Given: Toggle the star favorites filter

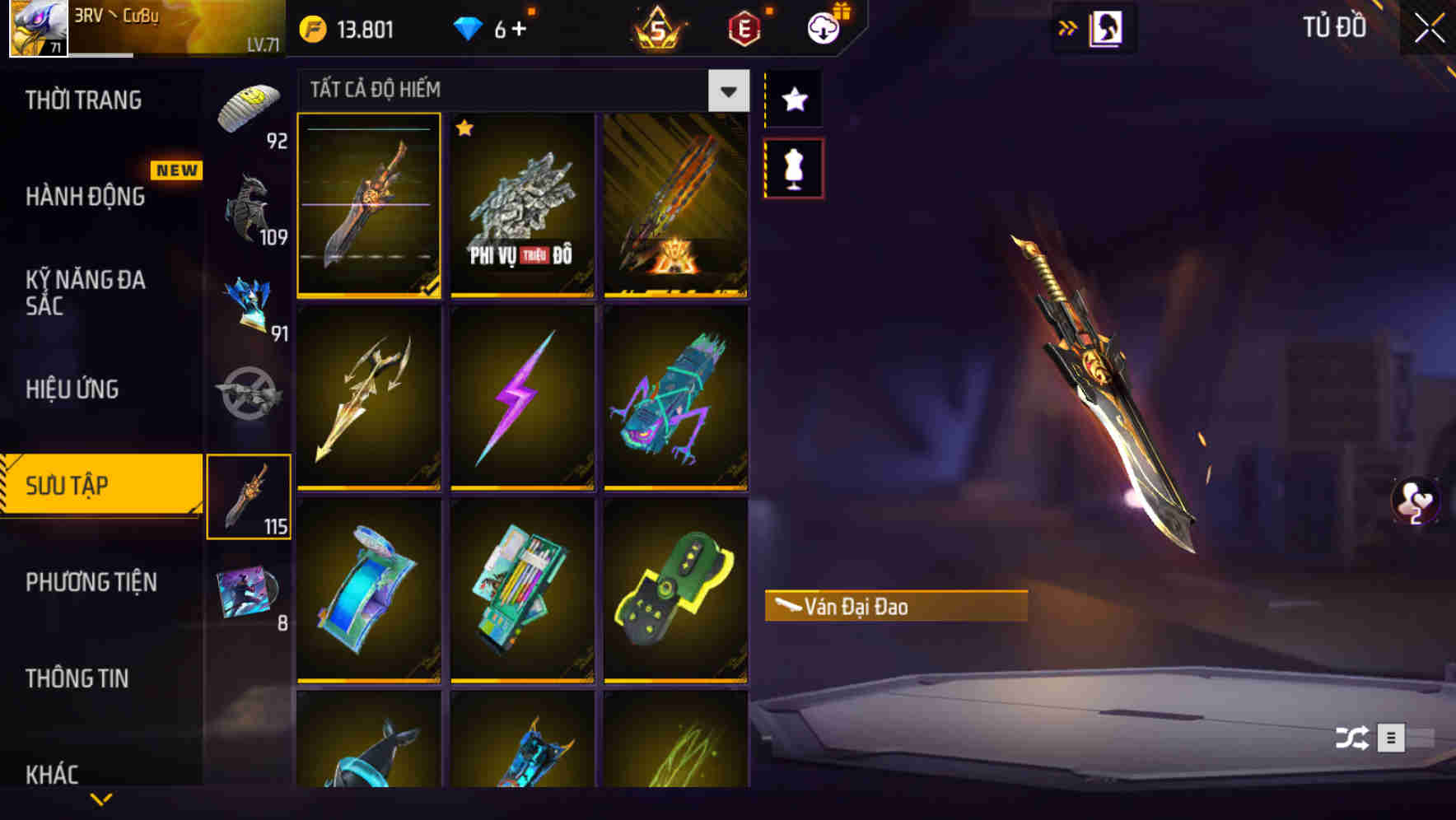Looking at the screenshot, I should pos(793,99).
